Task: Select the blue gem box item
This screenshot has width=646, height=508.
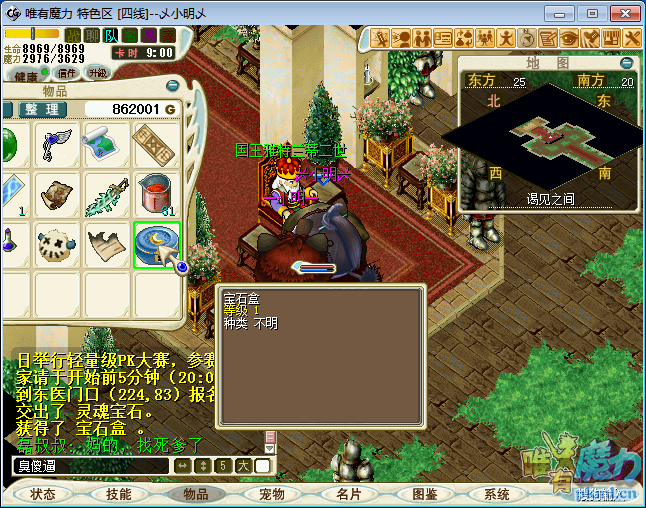Action: [x=157, y=245]
